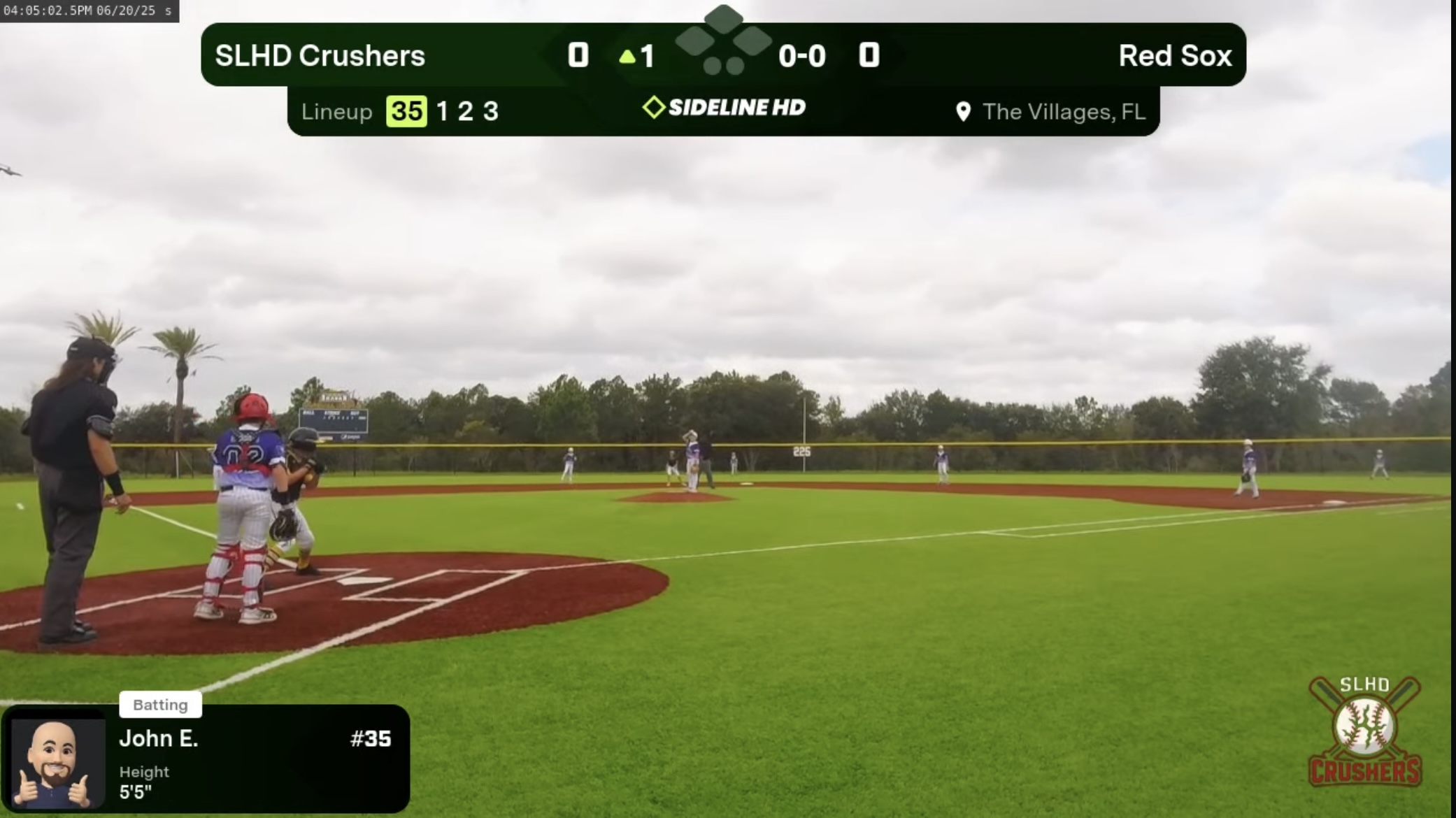
Task: Click the SLHD Crushers team logo
Action: tap(1364, 731)
